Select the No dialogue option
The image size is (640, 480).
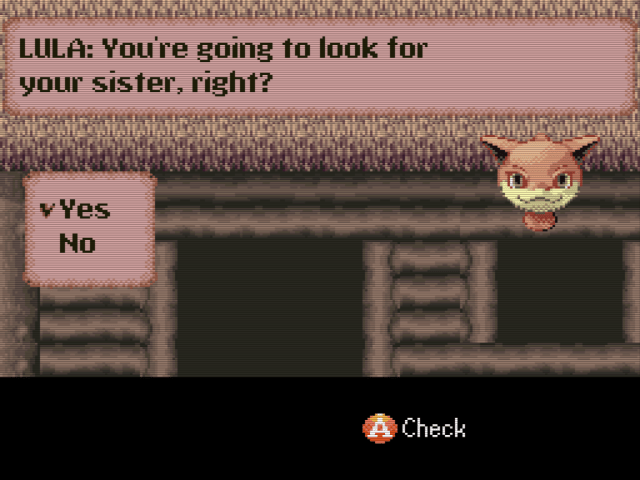coord(77,243)
